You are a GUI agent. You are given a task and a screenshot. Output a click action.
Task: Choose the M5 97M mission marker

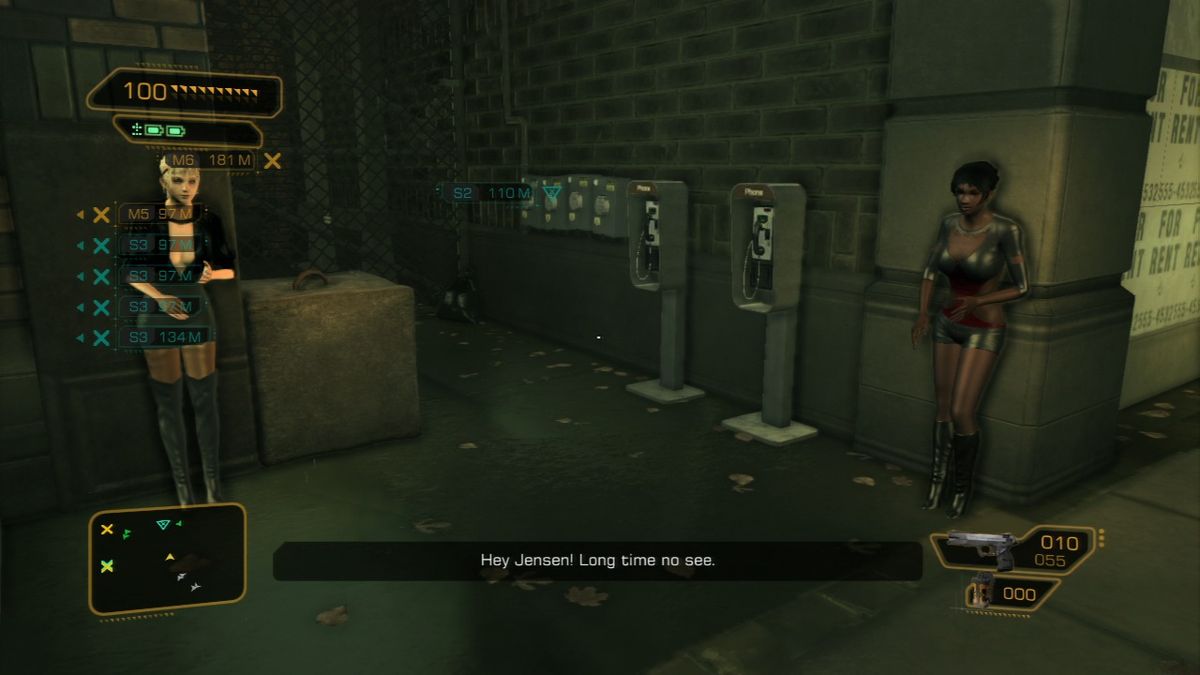[160, 214]
